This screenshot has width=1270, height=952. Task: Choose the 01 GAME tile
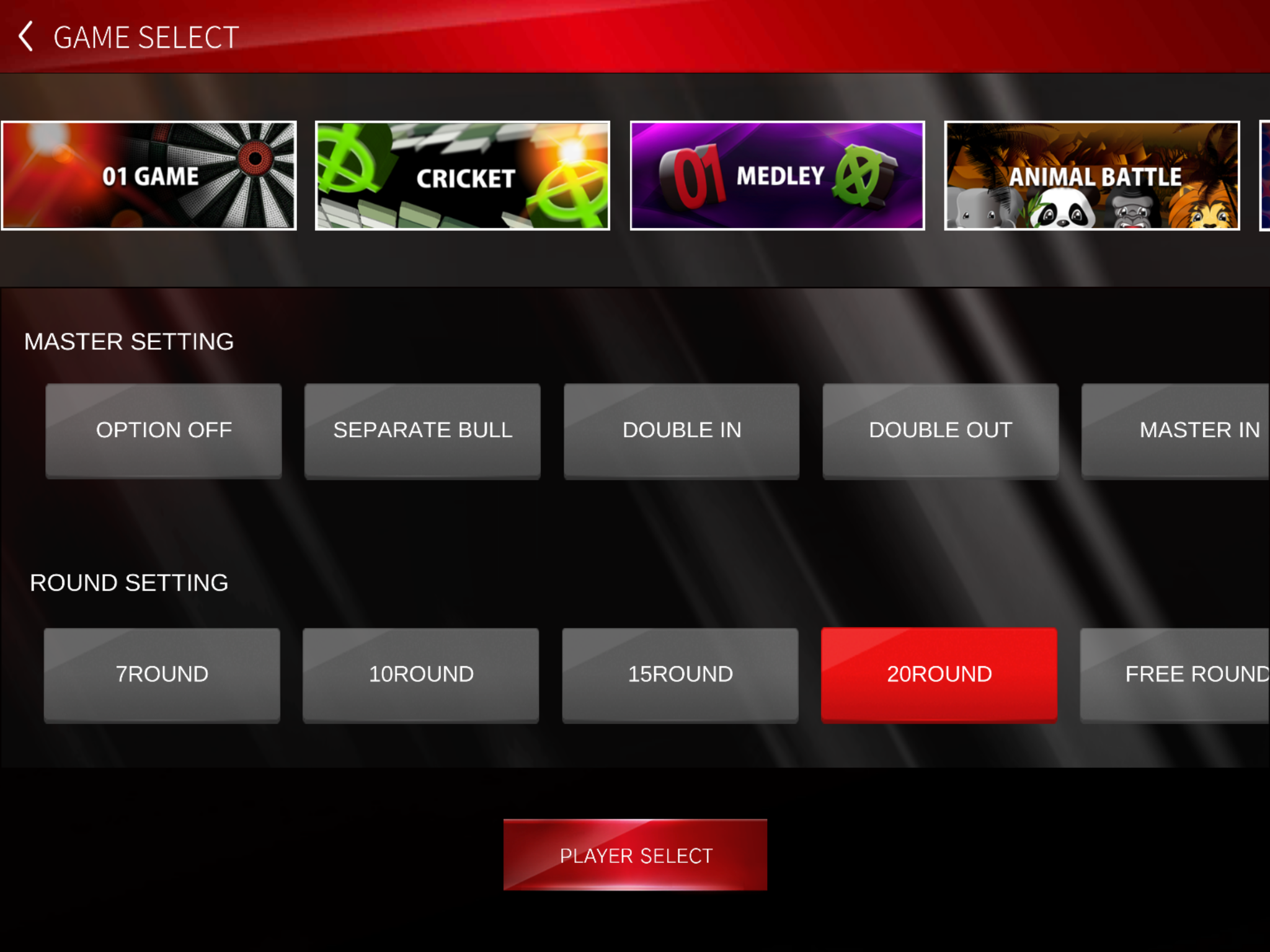tap(149, 175)
